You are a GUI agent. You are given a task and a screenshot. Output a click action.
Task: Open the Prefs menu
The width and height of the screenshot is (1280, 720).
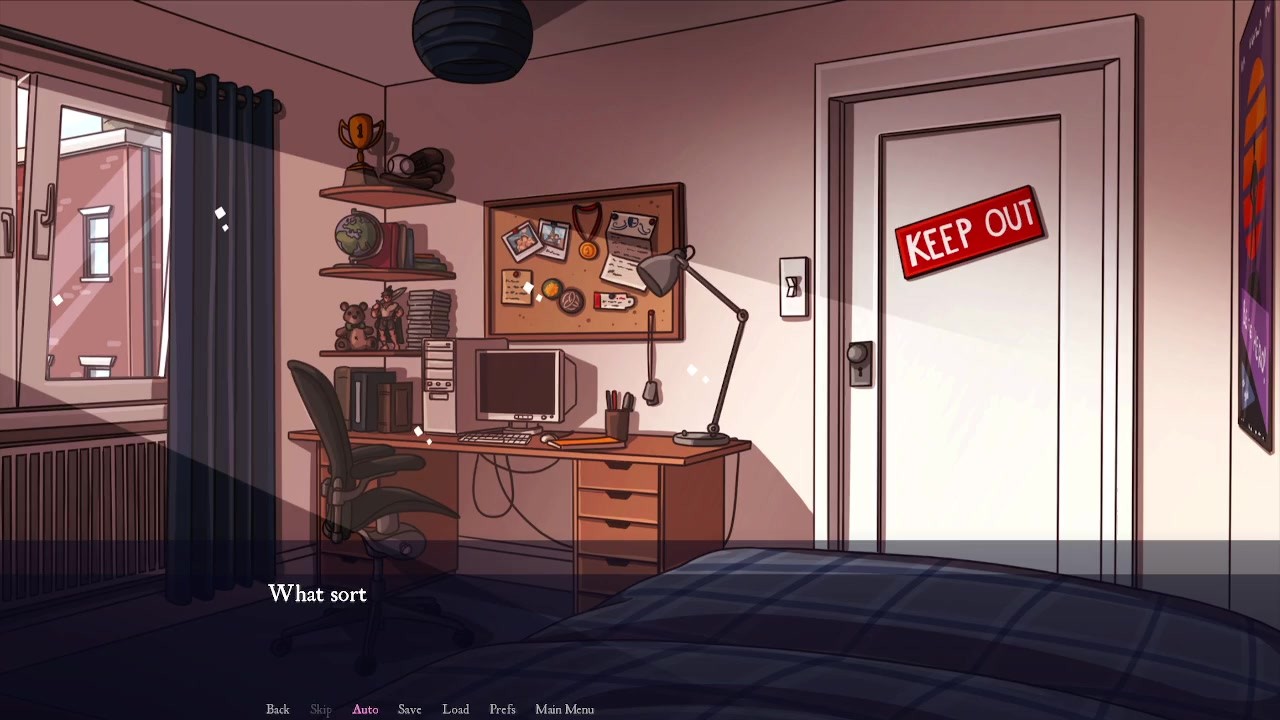click(502, 709)
